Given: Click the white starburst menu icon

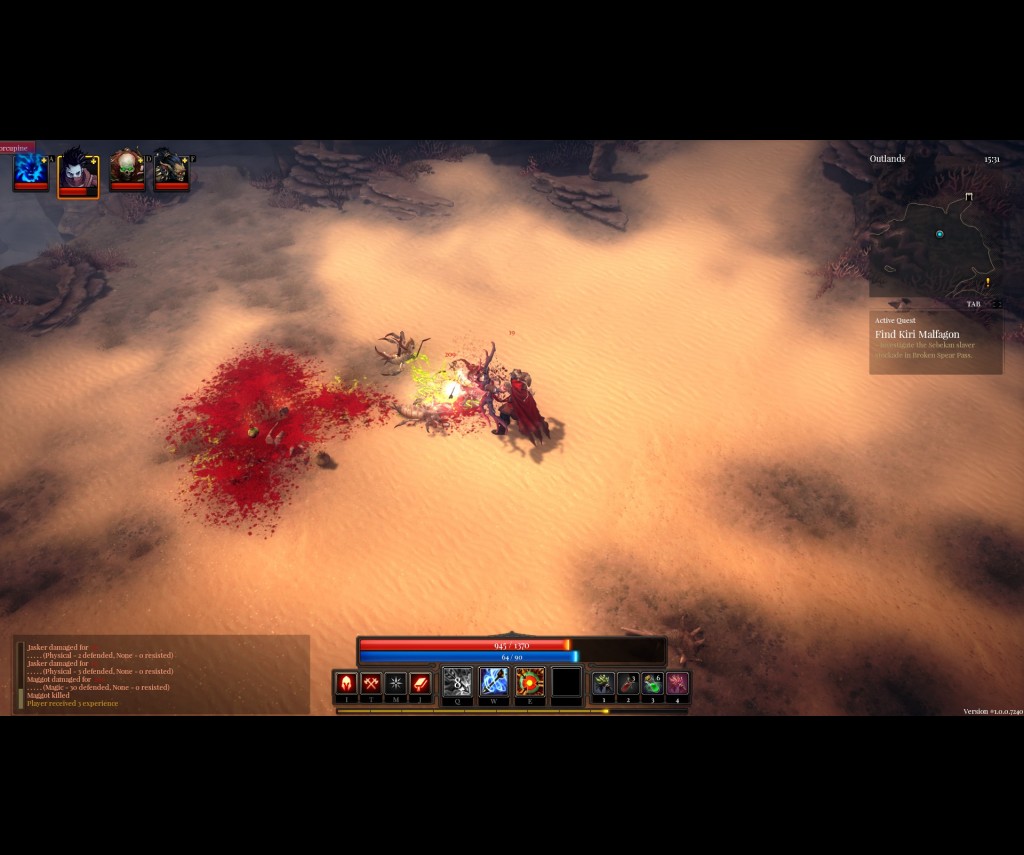Looking at the screenshot, I should 396,683.
